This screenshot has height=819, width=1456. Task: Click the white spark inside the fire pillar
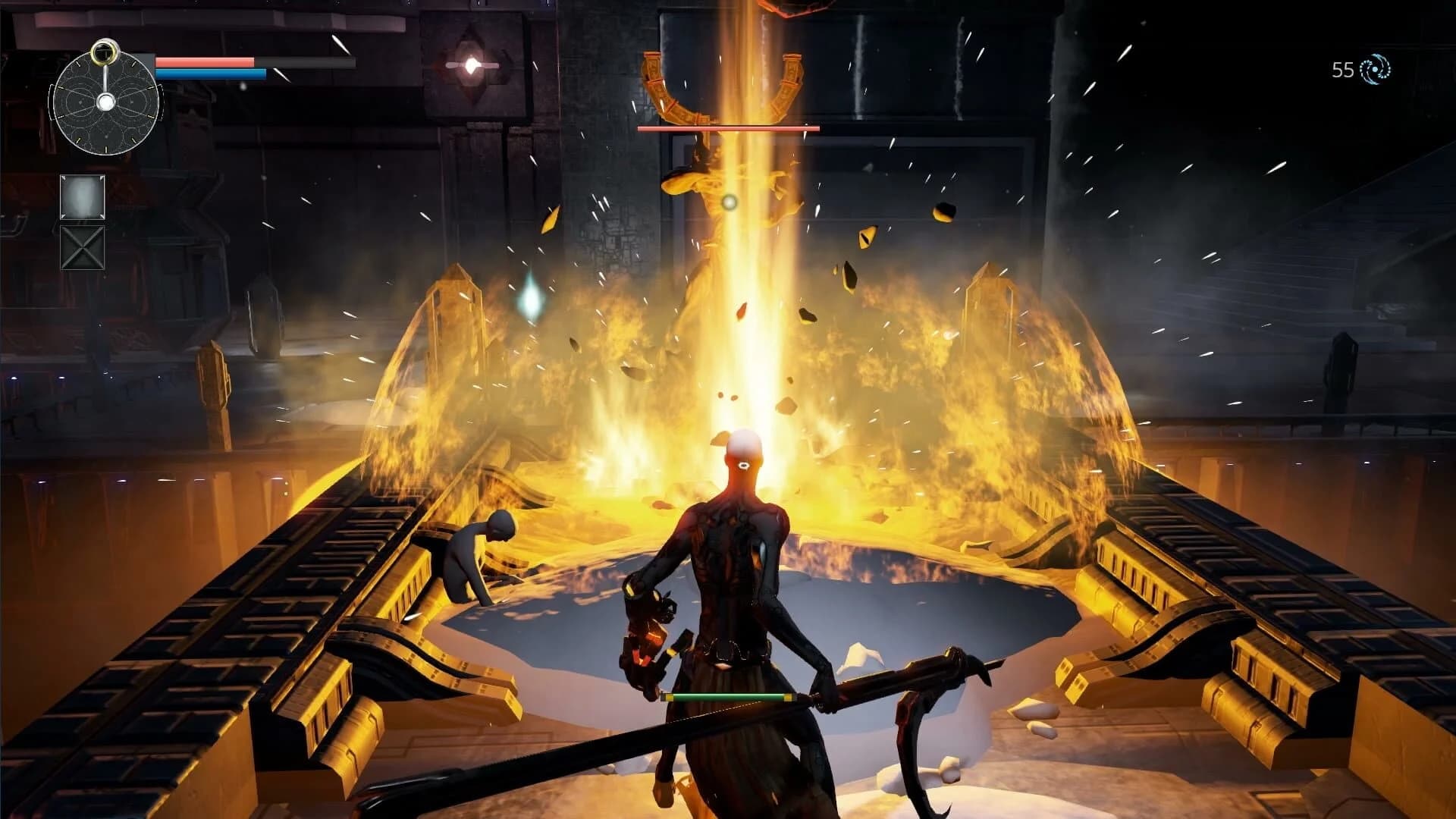pyautogui.click(x=730, y=202)
